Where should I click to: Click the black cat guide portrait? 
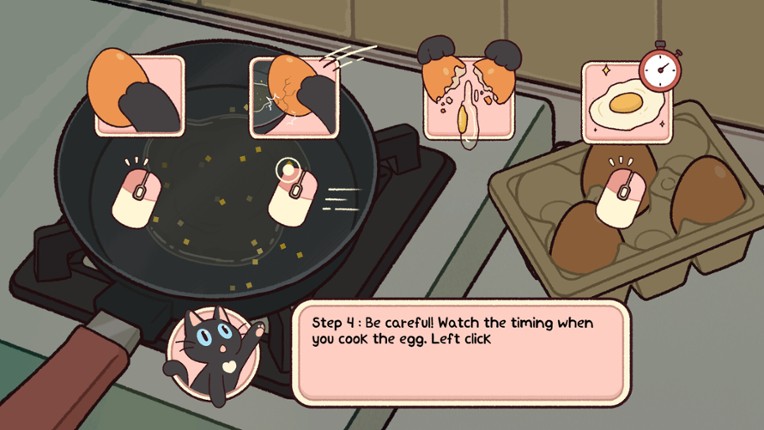[208, 356]
